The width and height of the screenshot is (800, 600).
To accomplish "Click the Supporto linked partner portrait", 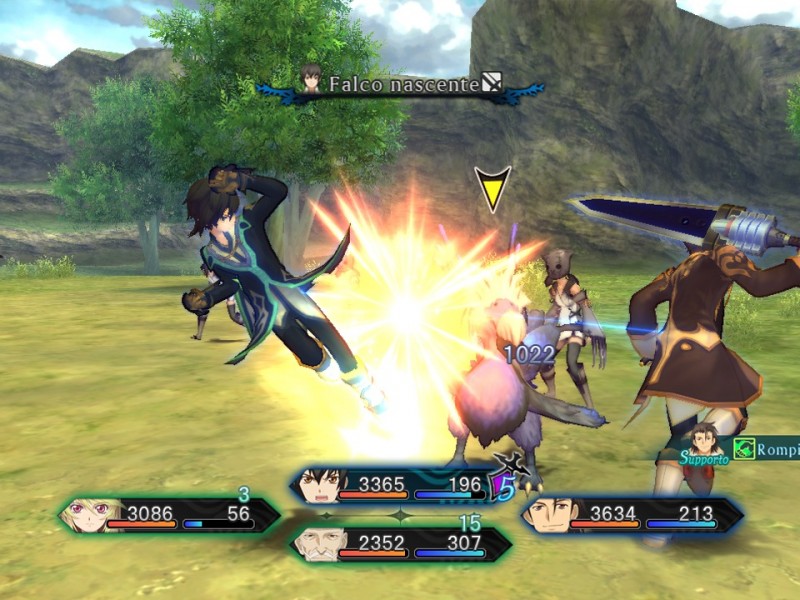I will (704, 442).
